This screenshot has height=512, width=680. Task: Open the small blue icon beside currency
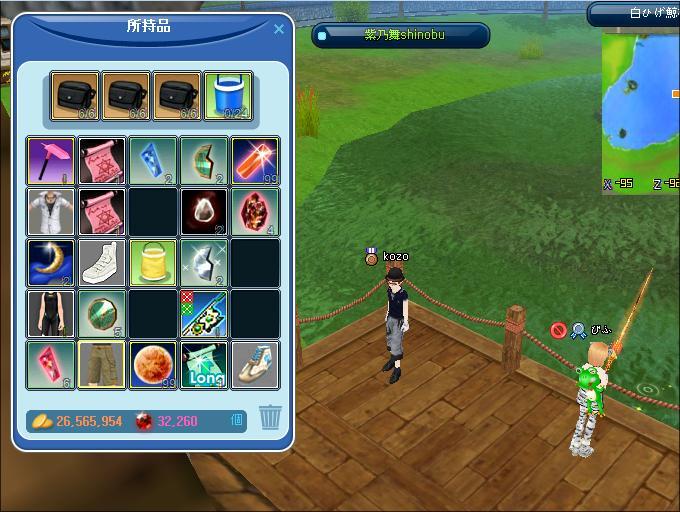click(x=237, y=421)
